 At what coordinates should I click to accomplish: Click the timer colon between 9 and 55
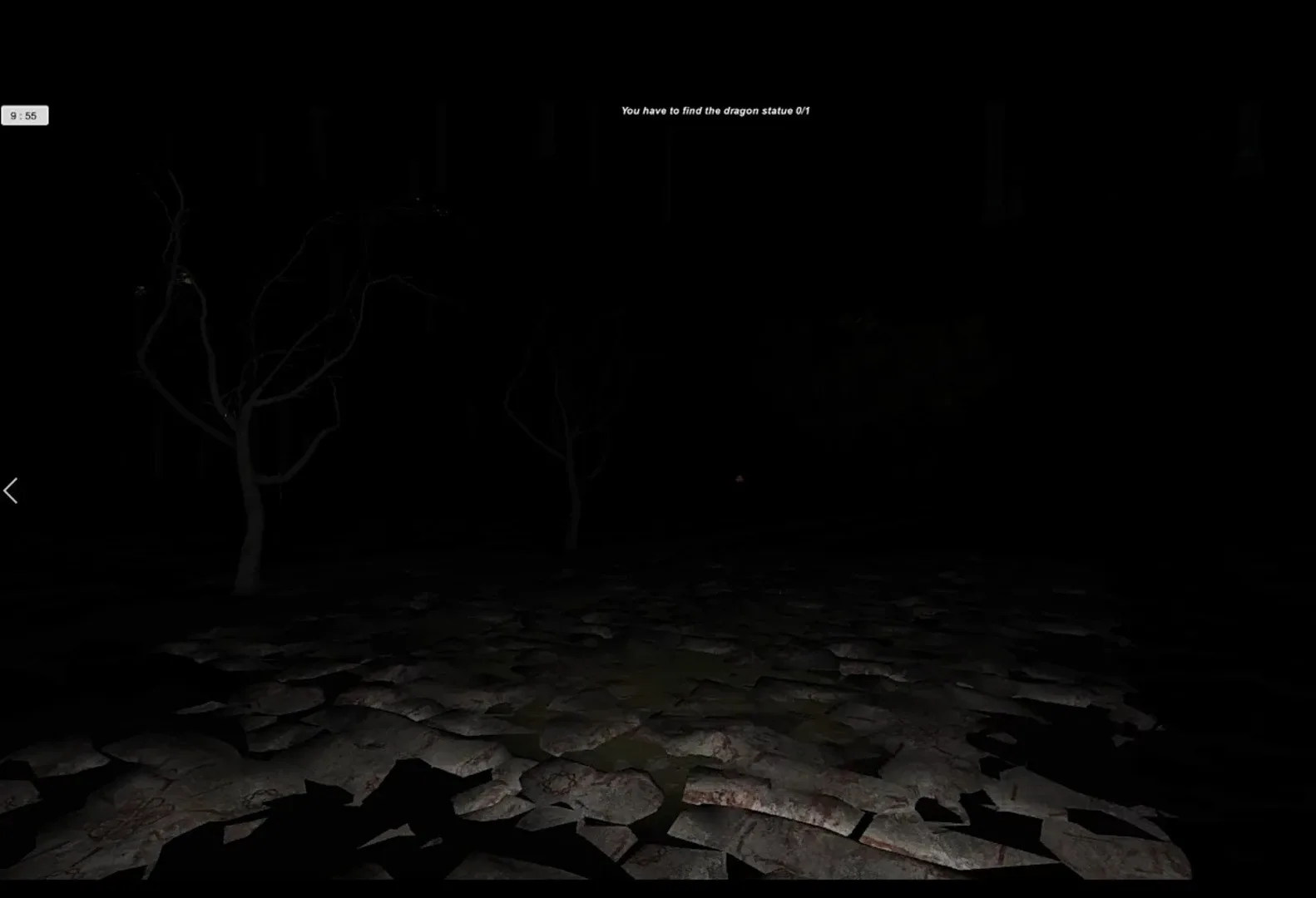22,115
